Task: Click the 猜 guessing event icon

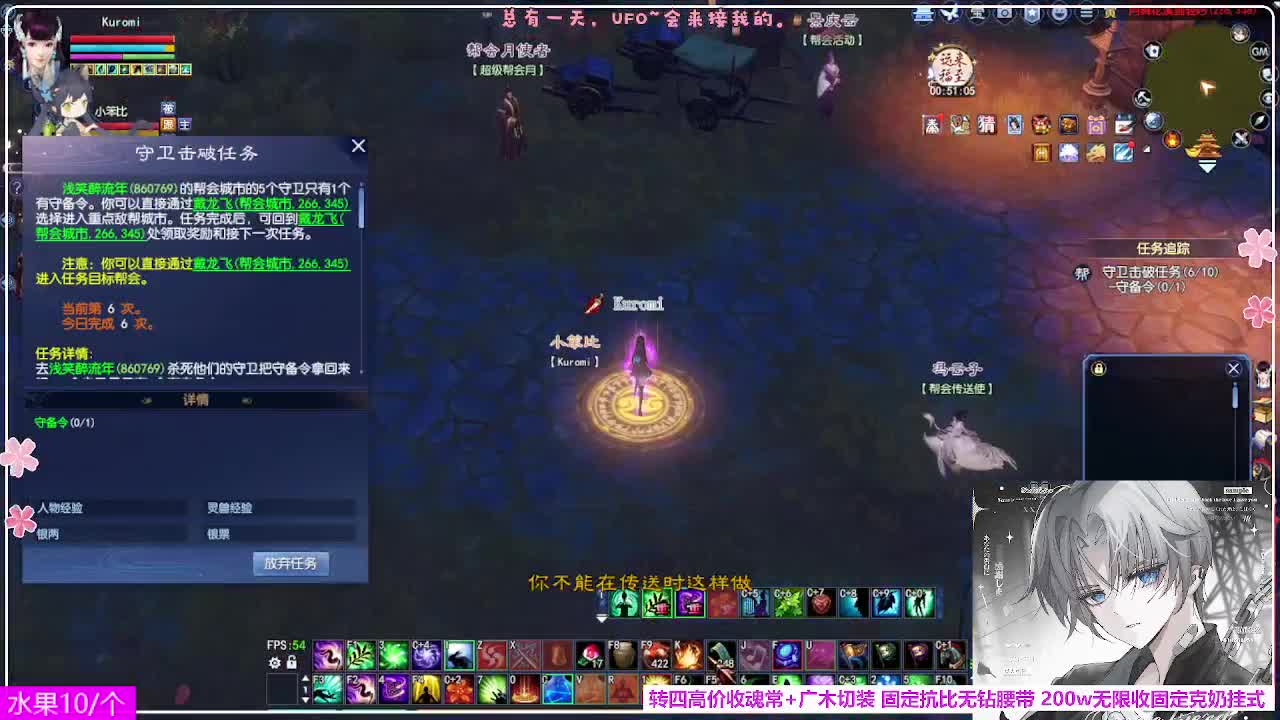Action: (986, 124)
